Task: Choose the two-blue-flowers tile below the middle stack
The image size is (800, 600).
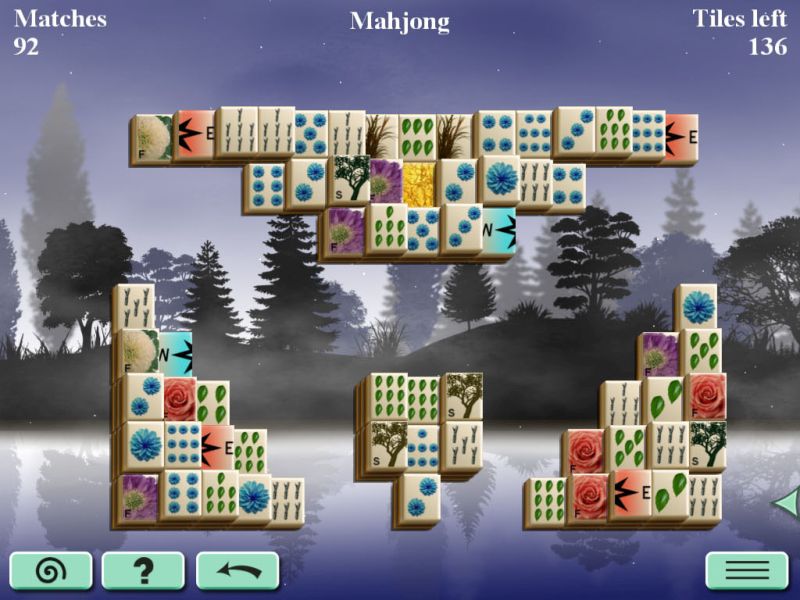Action: (x=421, y=497)
